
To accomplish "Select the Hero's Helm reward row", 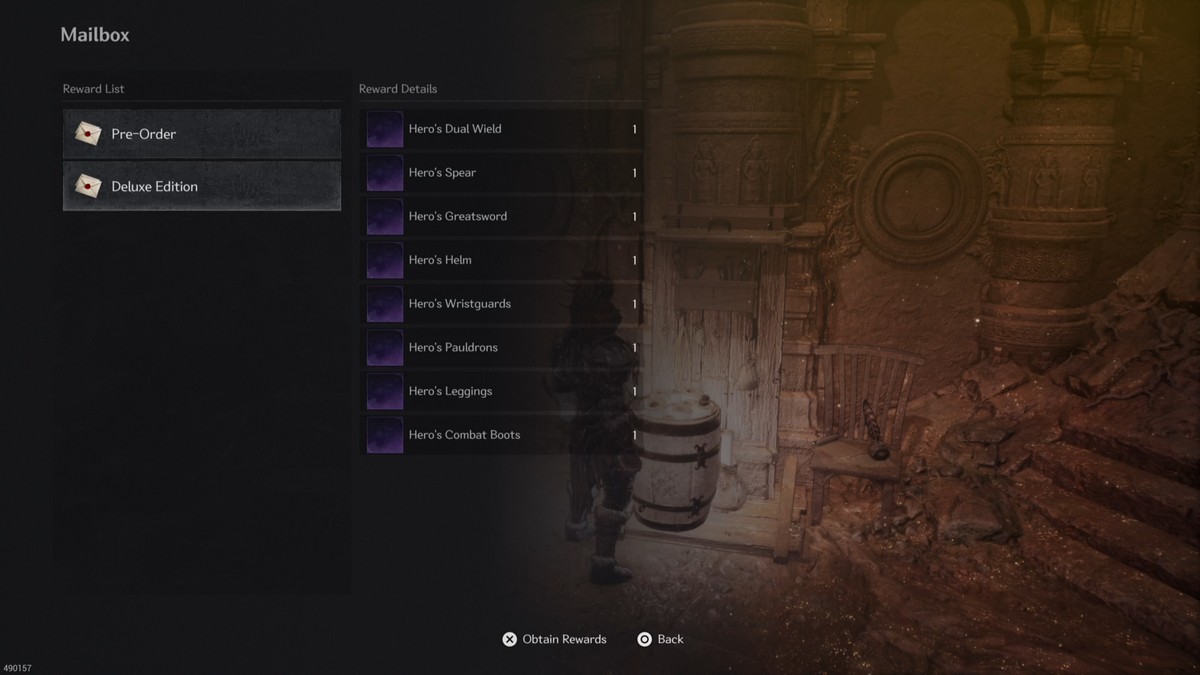I will pyautogui.click(x=501, y=260).
